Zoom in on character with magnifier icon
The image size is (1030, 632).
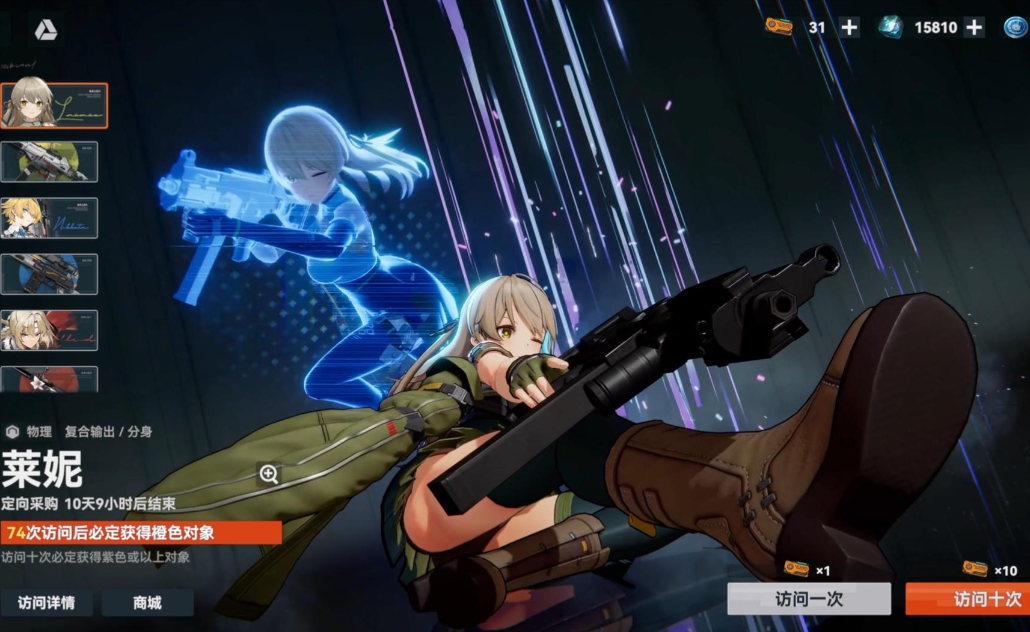[268, 474]
